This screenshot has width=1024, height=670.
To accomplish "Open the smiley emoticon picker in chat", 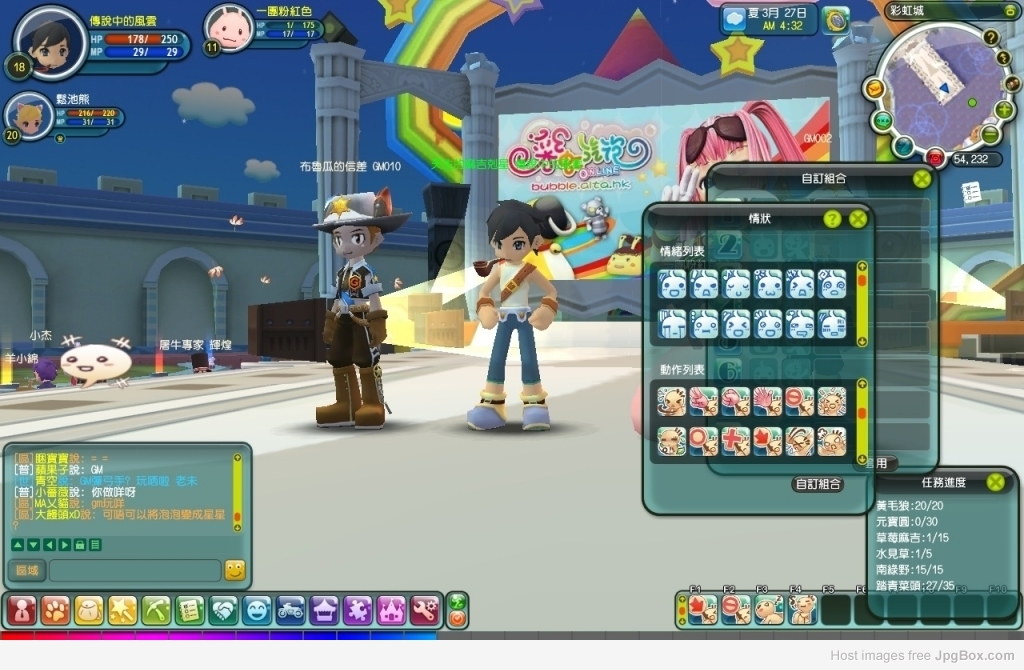I will (235, 570).
